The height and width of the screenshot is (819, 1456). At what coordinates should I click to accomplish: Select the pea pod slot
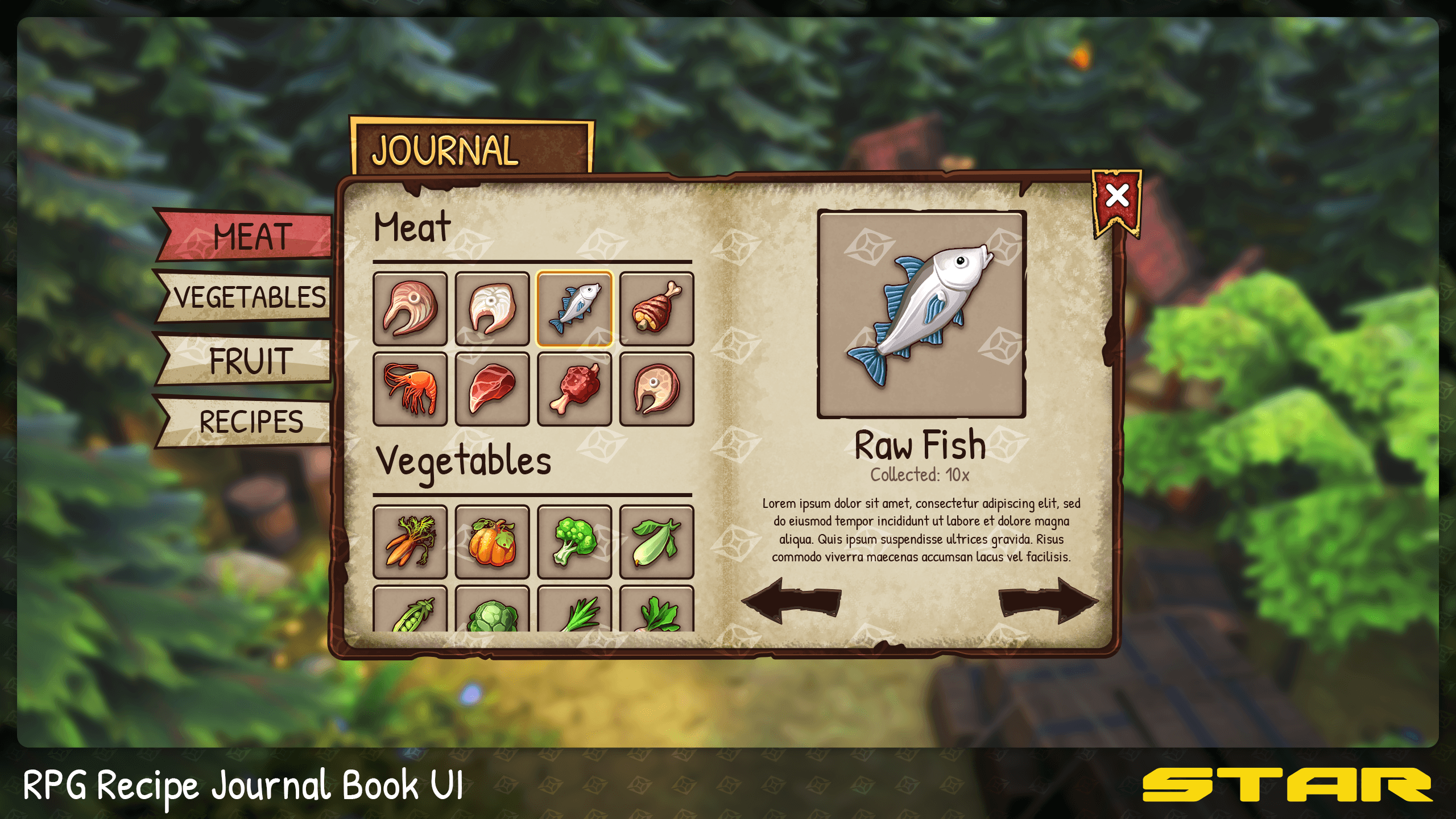click(410, 611)
